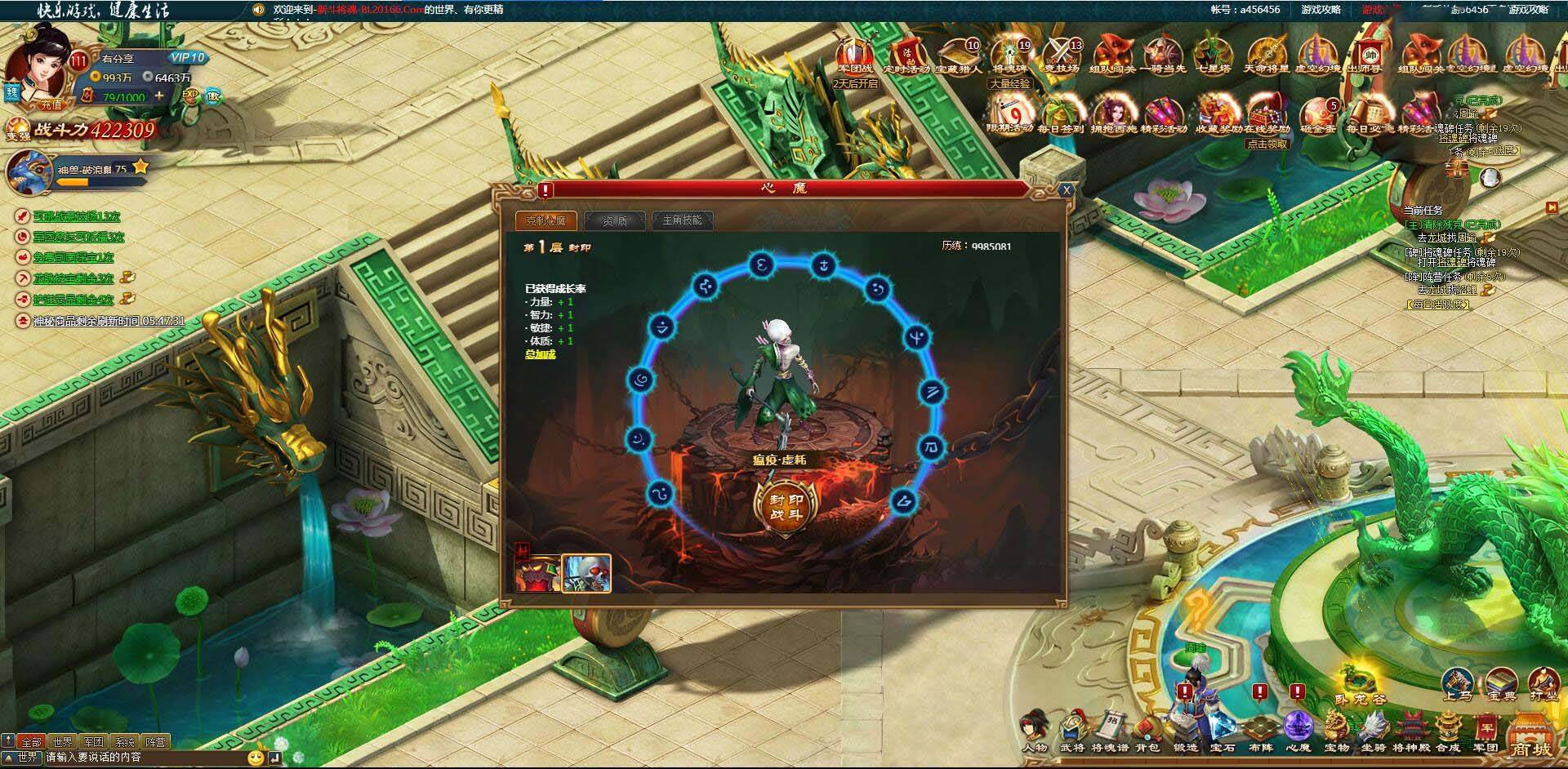1568x769 pixels.
Task: Enter the 竞技场 arena icon
Action: point(1061,56)
